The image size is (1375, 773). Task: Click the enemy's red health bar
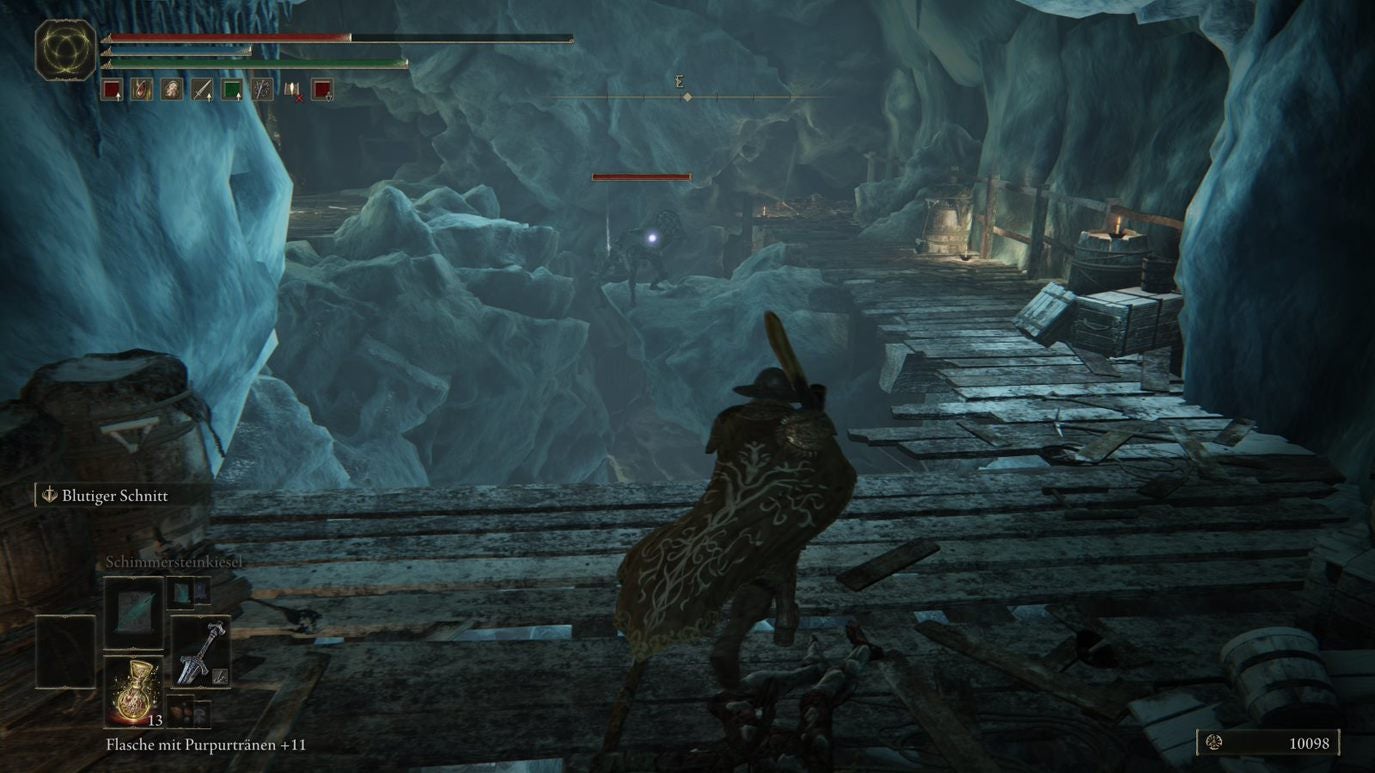coord(640,176)
